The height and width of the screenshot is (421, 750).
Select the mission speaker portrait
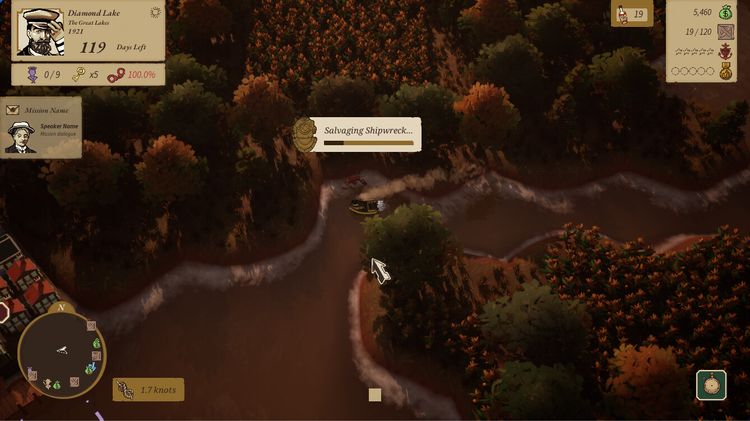coord(20,137)
